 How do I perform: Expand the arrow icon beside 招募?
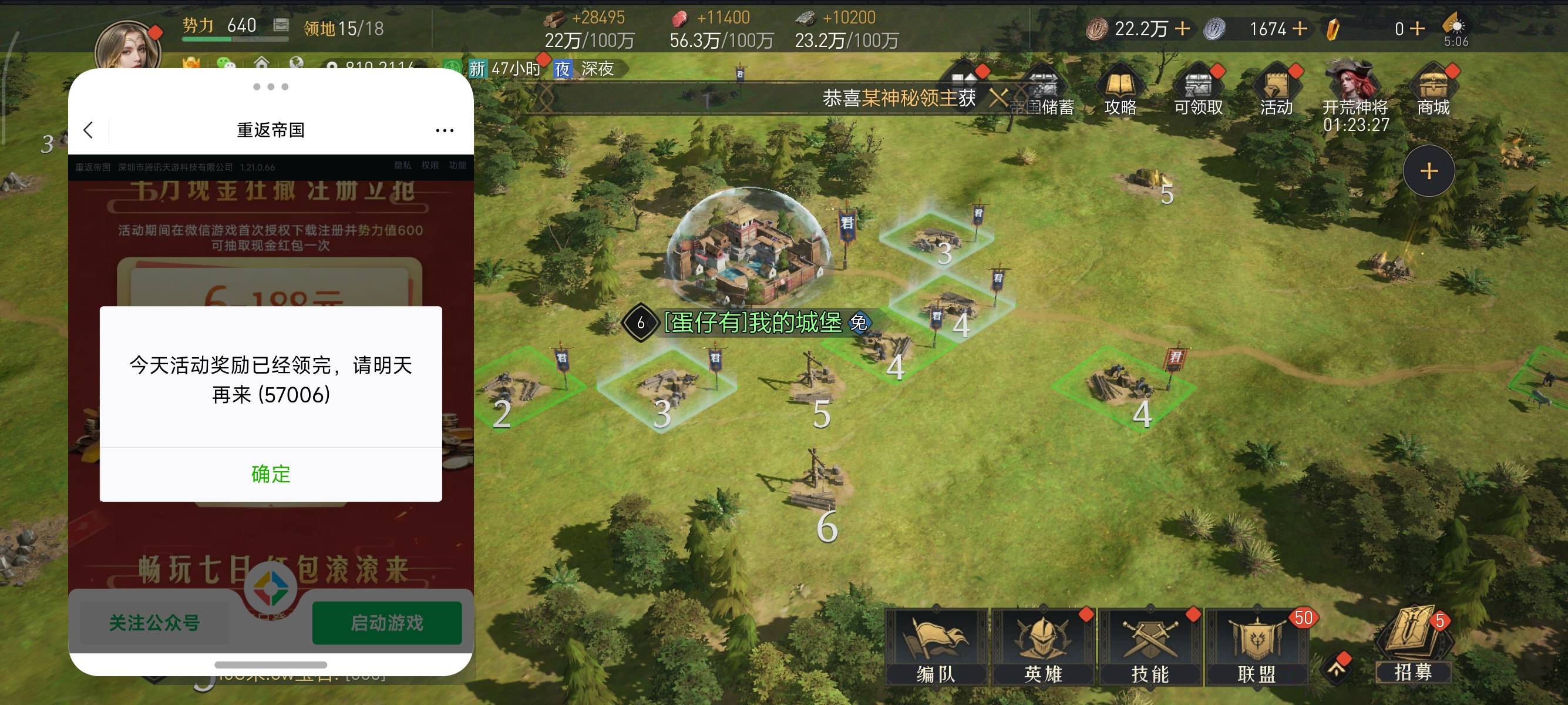1336,669
